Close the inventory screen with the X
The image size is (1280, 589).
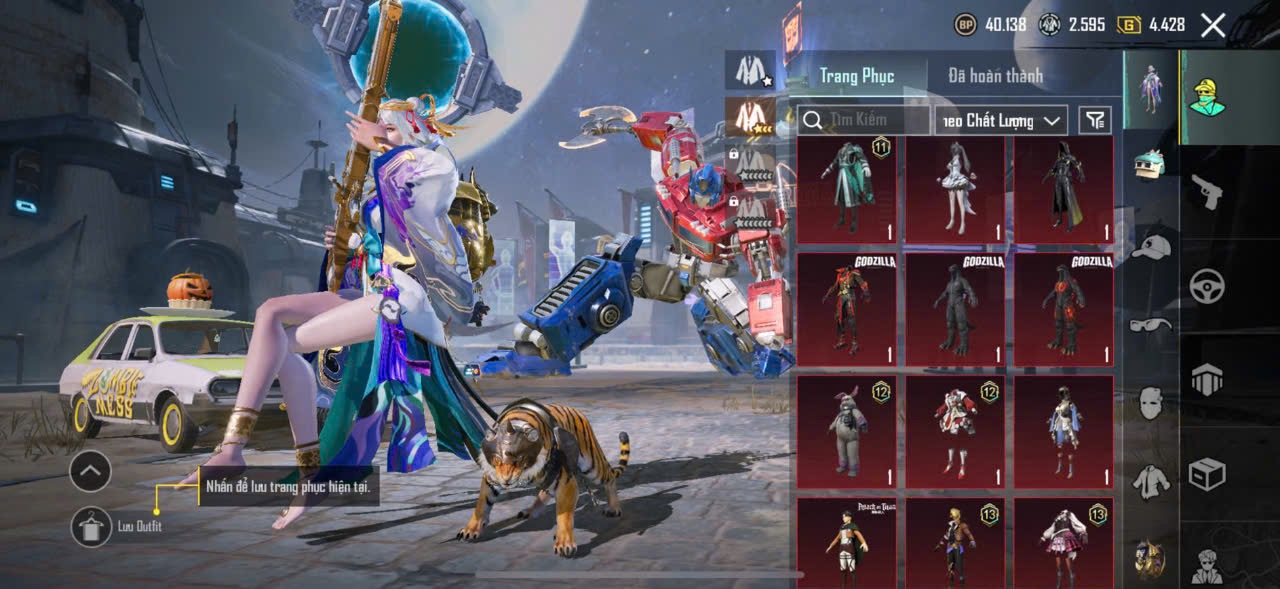pyautogui.click(x=1212, y=26)
